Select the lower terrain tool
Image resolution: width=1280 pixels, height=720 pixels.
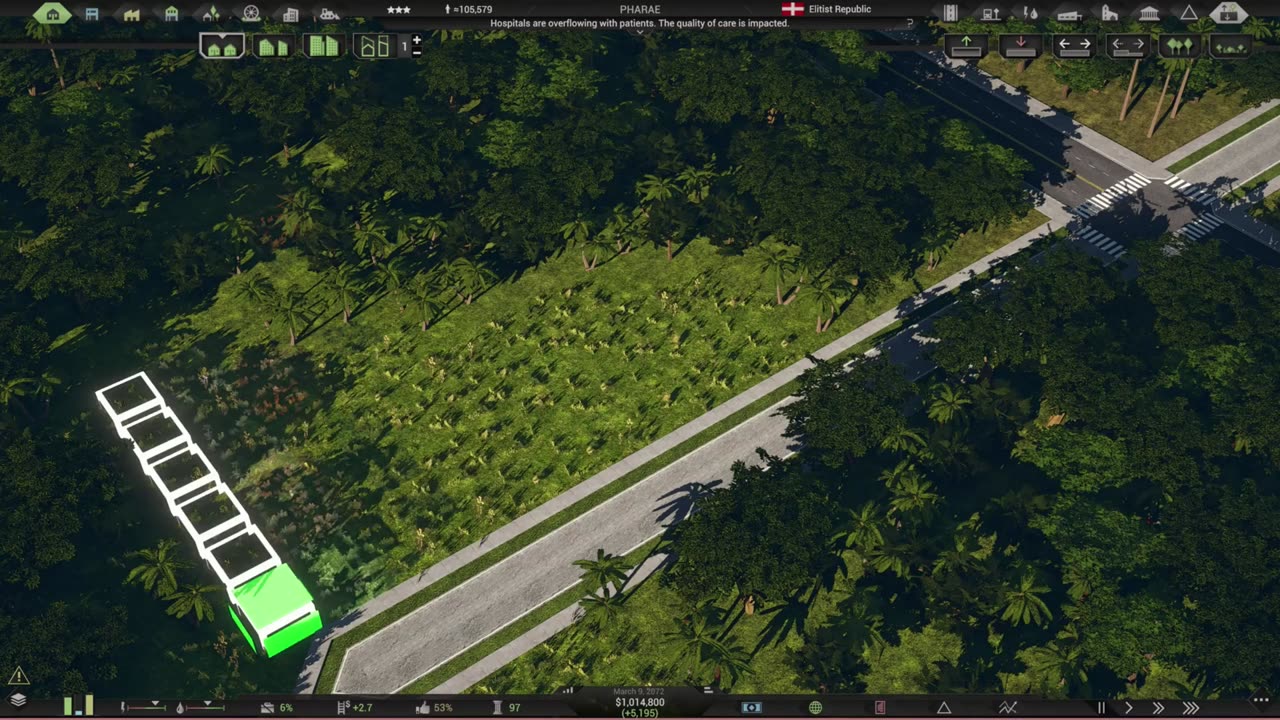[x=1019, y=45]
